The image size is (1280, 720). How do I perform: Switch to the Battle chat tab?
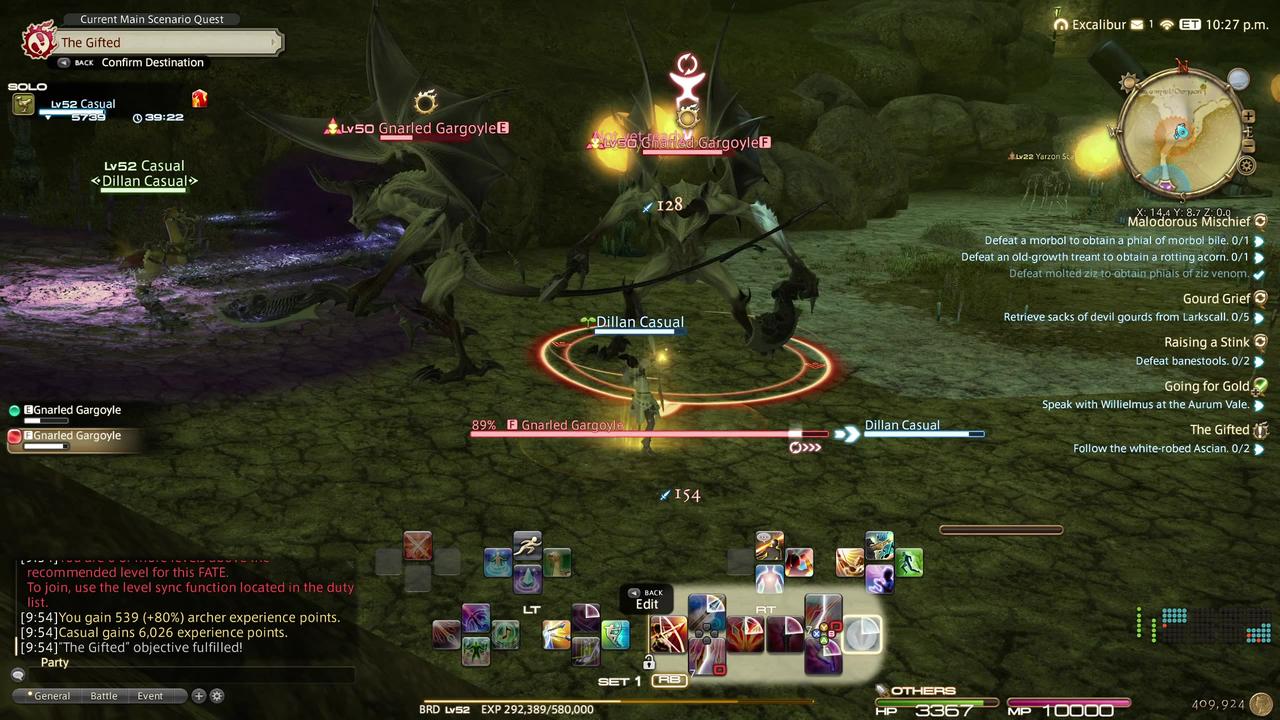point(104,695)
